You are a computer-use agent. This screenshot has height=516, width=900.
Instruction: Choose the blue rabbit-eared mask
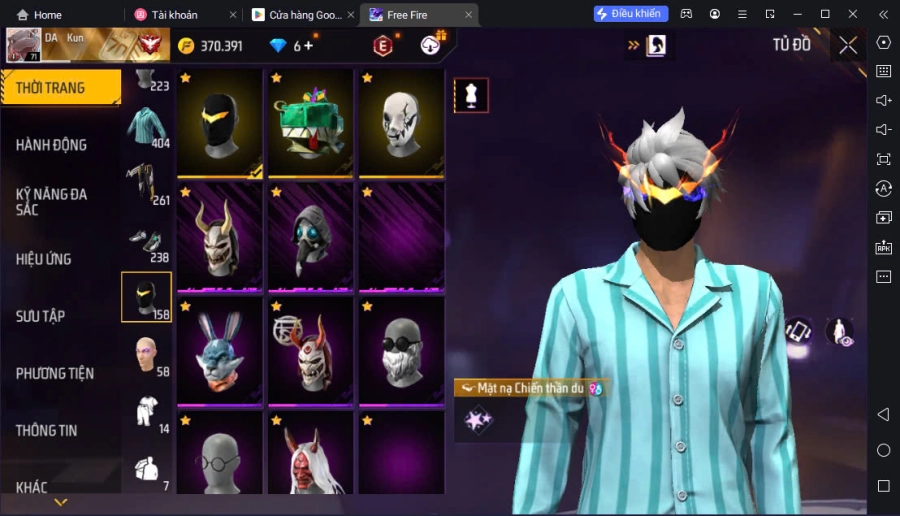(x=221, y=351)
